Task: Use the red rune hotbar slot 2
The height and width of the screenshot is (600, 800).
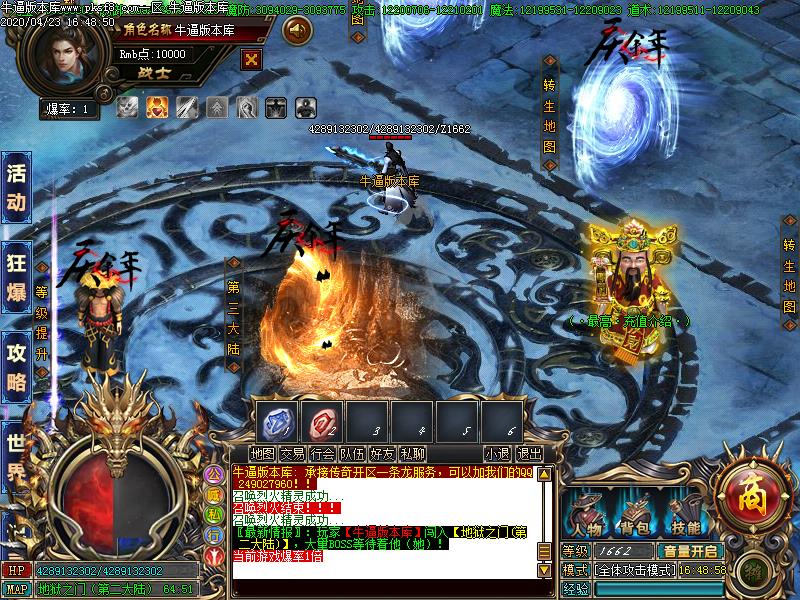Action: pyautogui.click(x=321, y=422)
